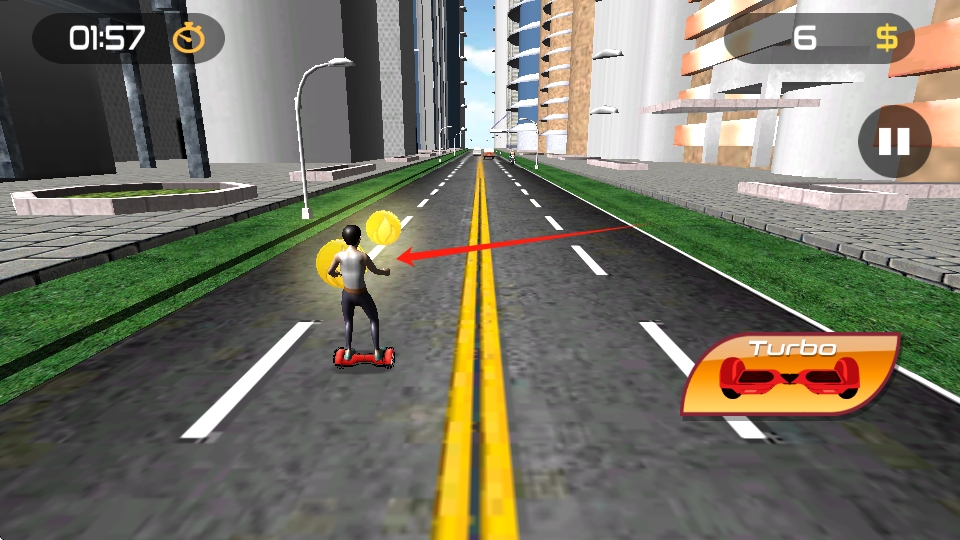Pause the game with the pause button

point(894,142)
